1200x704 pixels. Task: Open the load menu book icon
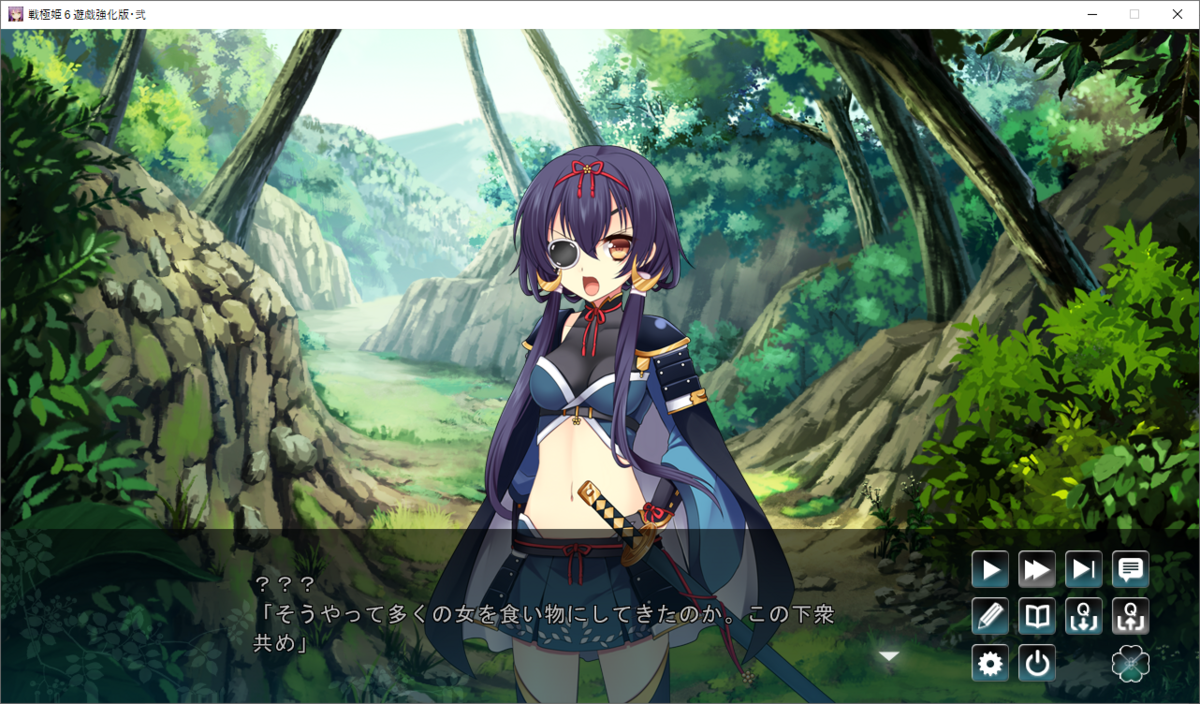(1037, 616)
